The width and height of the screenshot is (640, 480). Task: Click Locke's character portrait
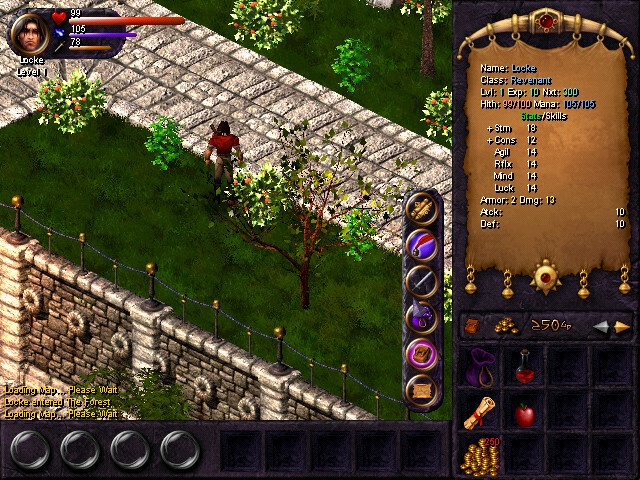coord(27,33)
